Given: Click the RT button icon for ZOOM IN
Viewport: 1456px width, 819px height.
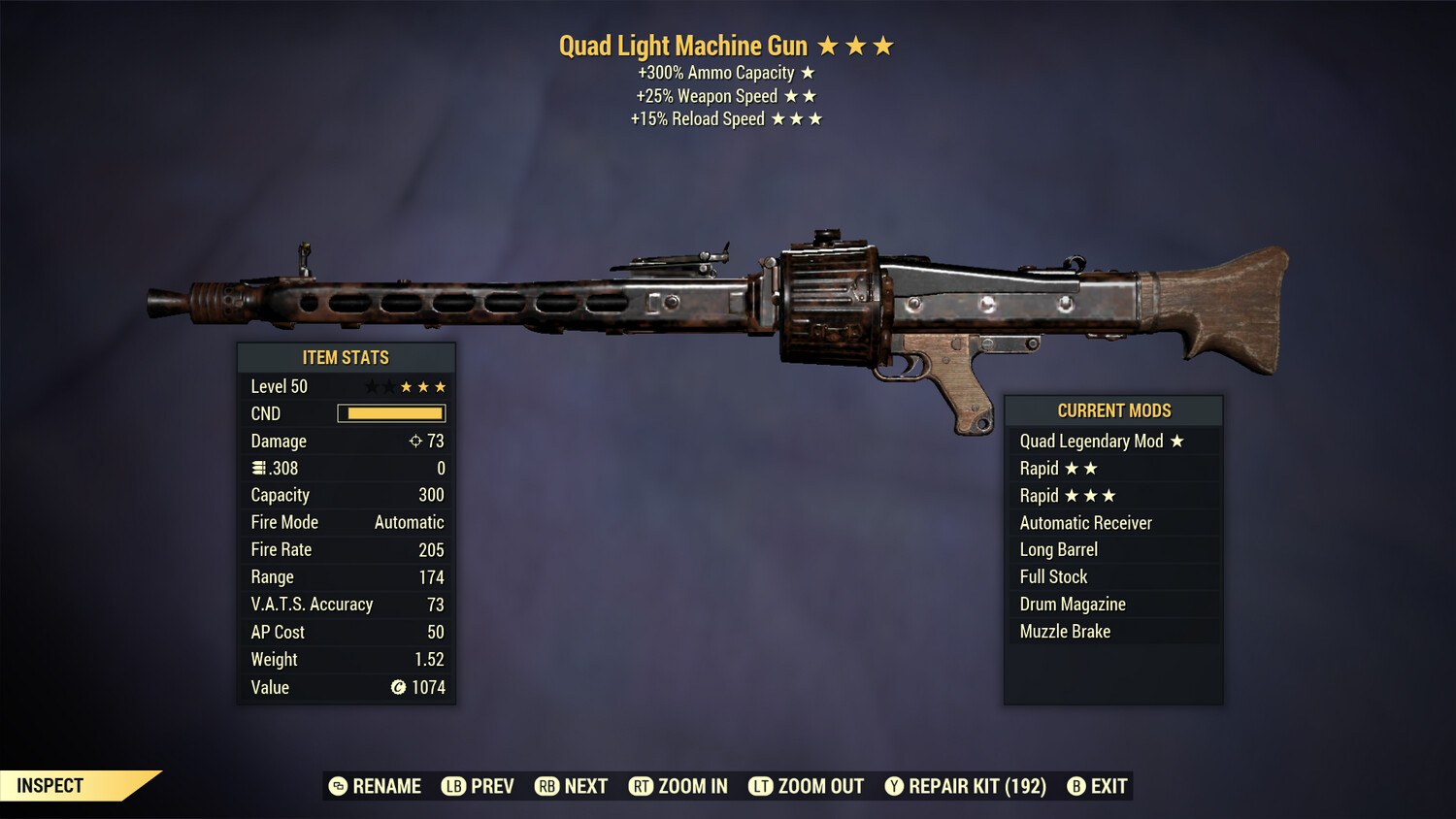Looking at the screenshot, I should click(642, 786).
